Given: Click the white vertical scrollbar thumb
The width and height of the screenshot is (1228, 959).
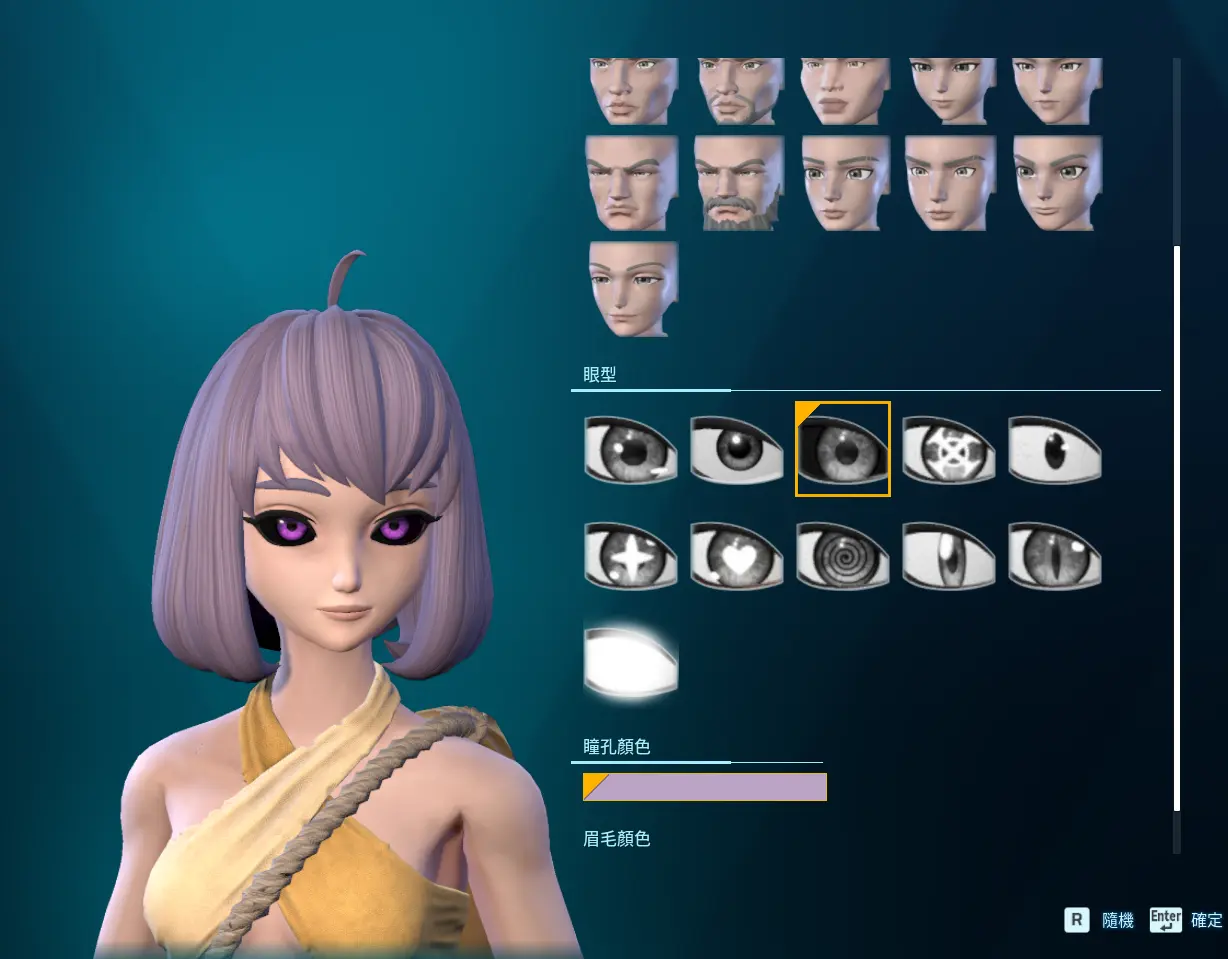Looking at the screenshot, I should [x=1177, y=528].
